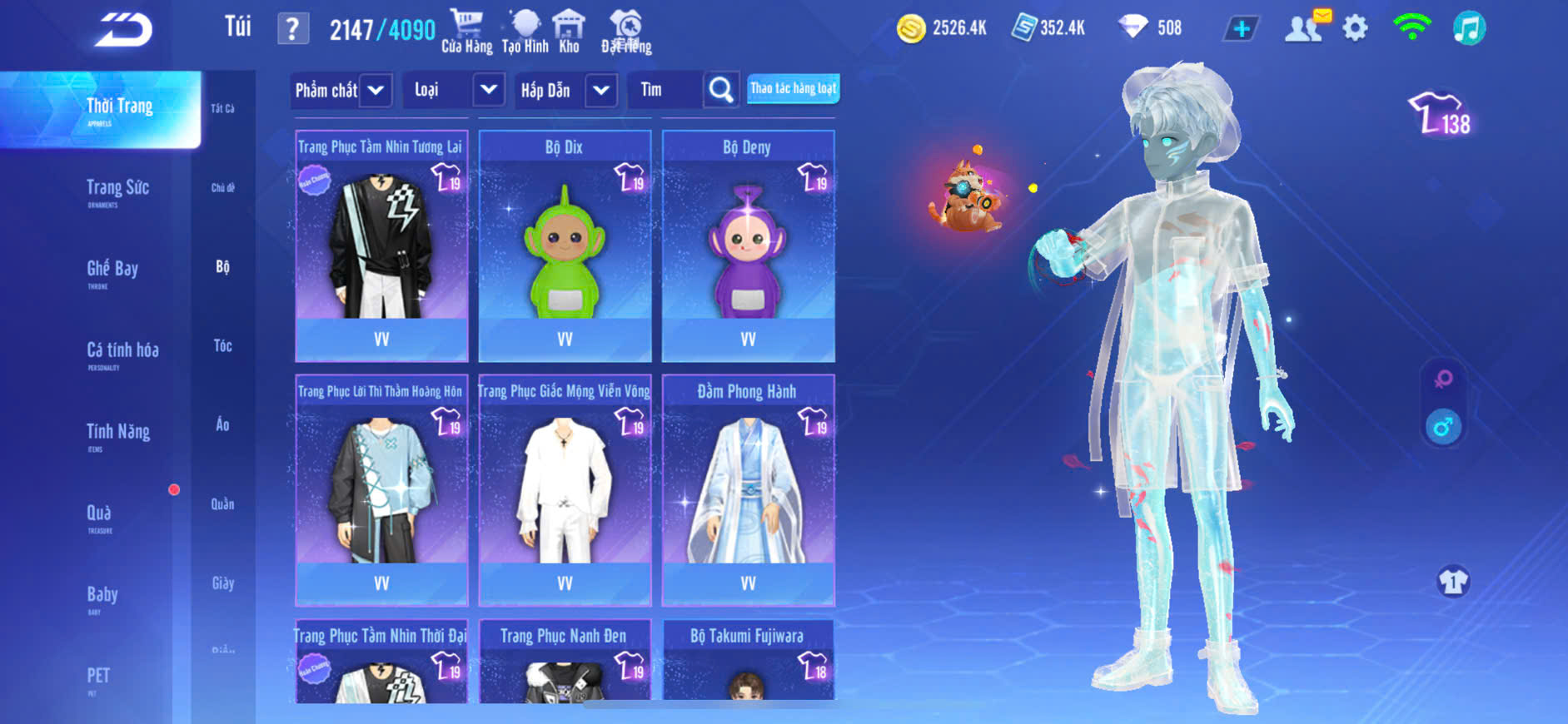Go back using the top-left arrow logo
Viewport: 1568px width, 724px height.
pyautogui.click(x=123, y=30)
